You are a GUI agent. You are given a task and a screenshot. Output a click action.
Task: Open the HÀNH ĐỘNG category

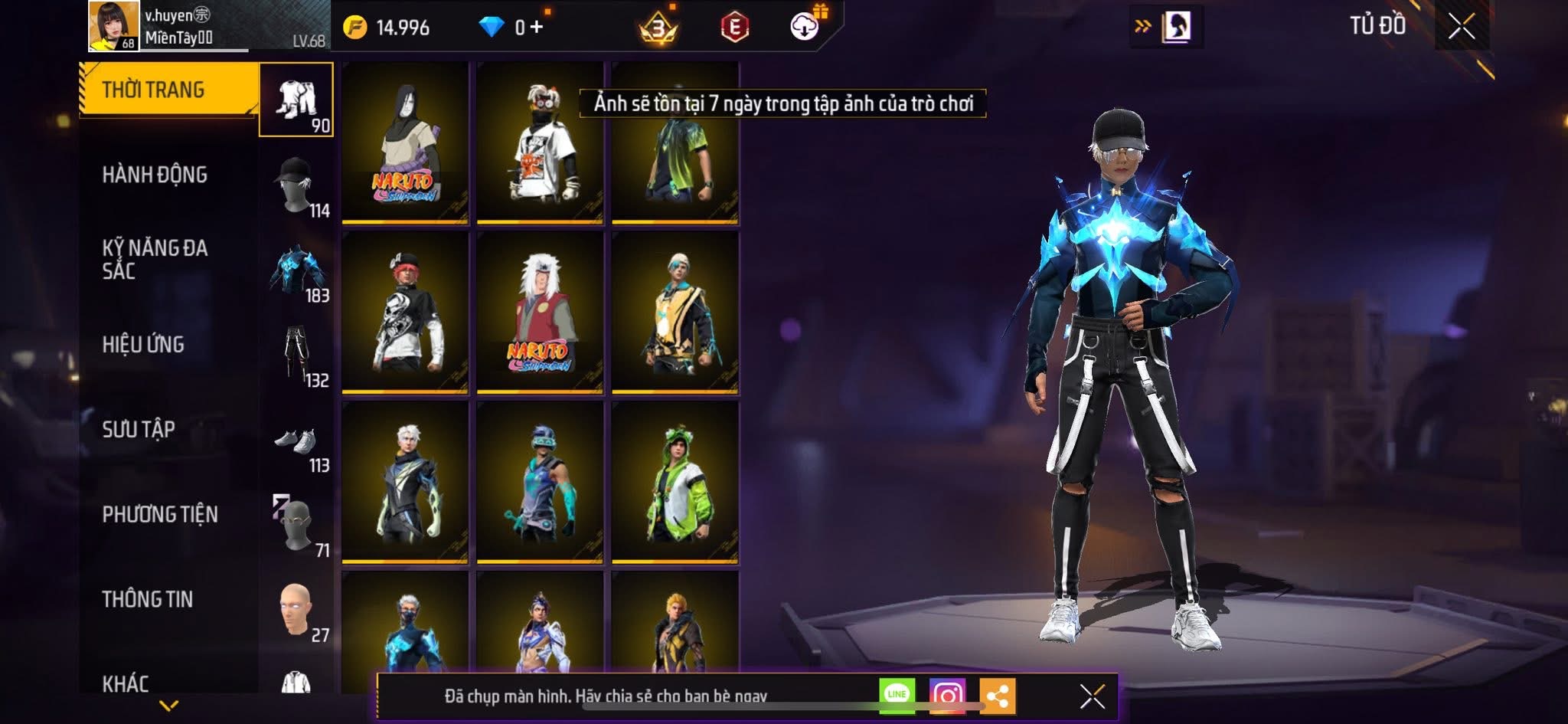pos(155,175)
